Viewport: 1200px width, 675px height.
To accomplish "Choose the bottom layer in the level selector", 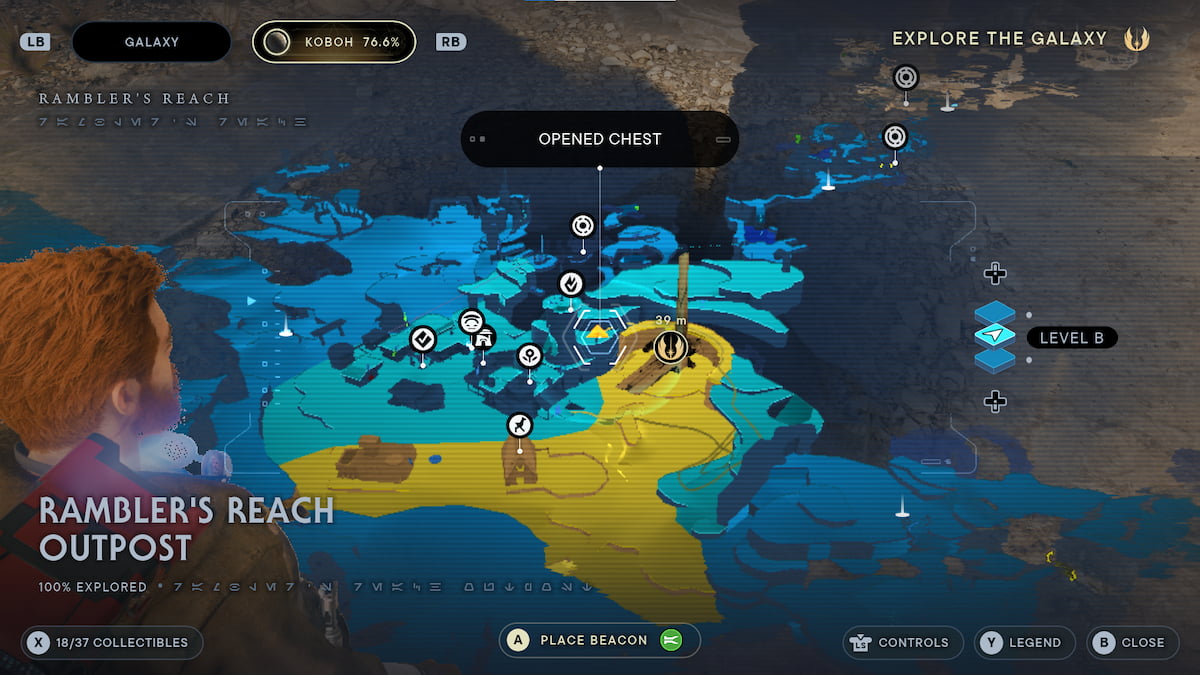I will [994, 360].
